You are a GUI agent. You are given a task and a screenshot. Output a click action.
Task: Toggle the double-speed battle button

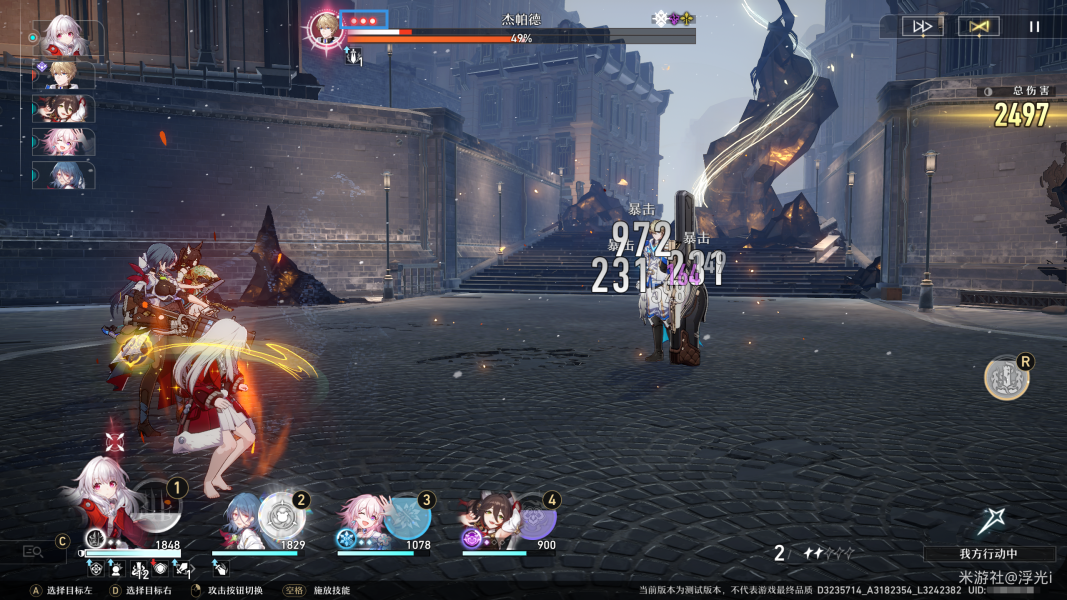[922, 27]
